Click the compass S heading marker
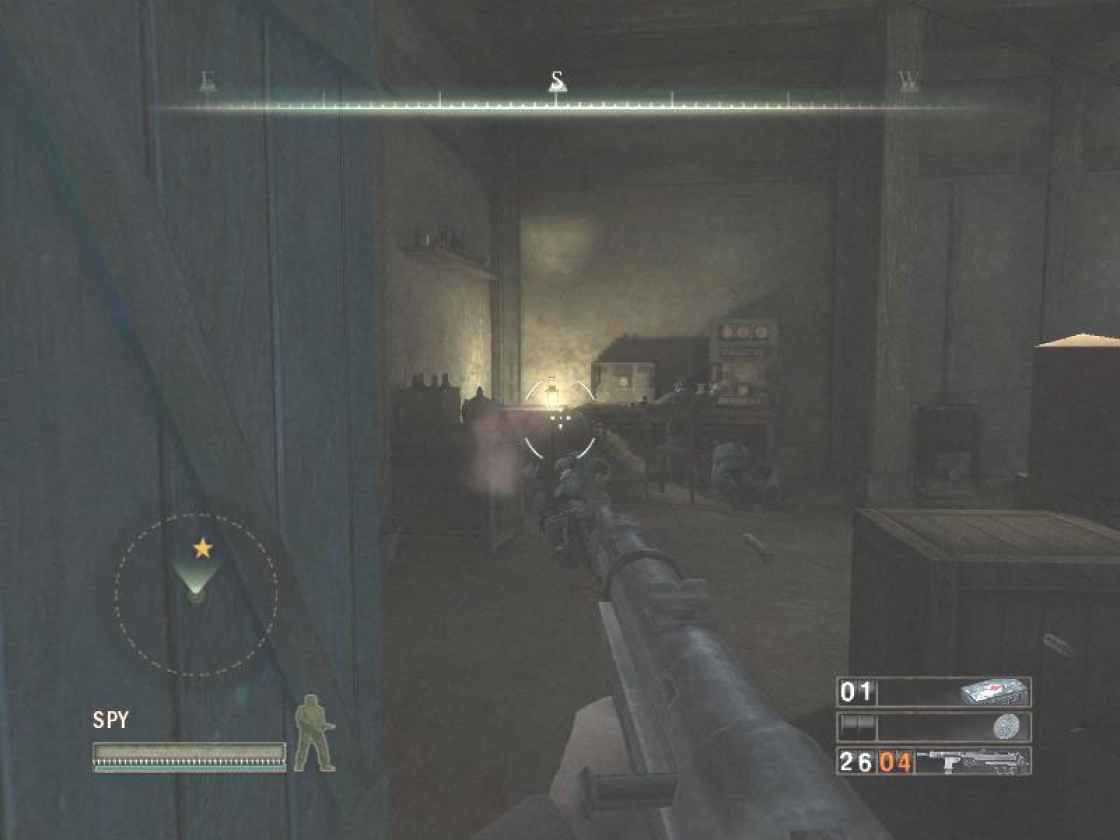1120x840 pixels. point(558,82)
